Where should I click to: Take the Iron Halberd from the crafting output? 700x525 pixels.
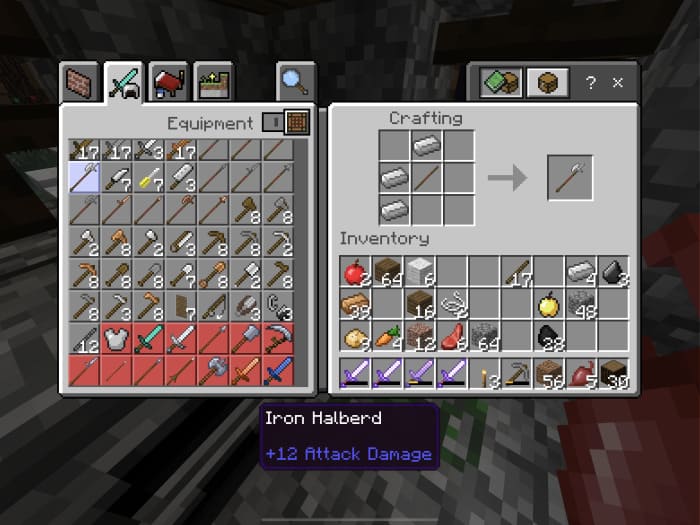pos(570,179)
